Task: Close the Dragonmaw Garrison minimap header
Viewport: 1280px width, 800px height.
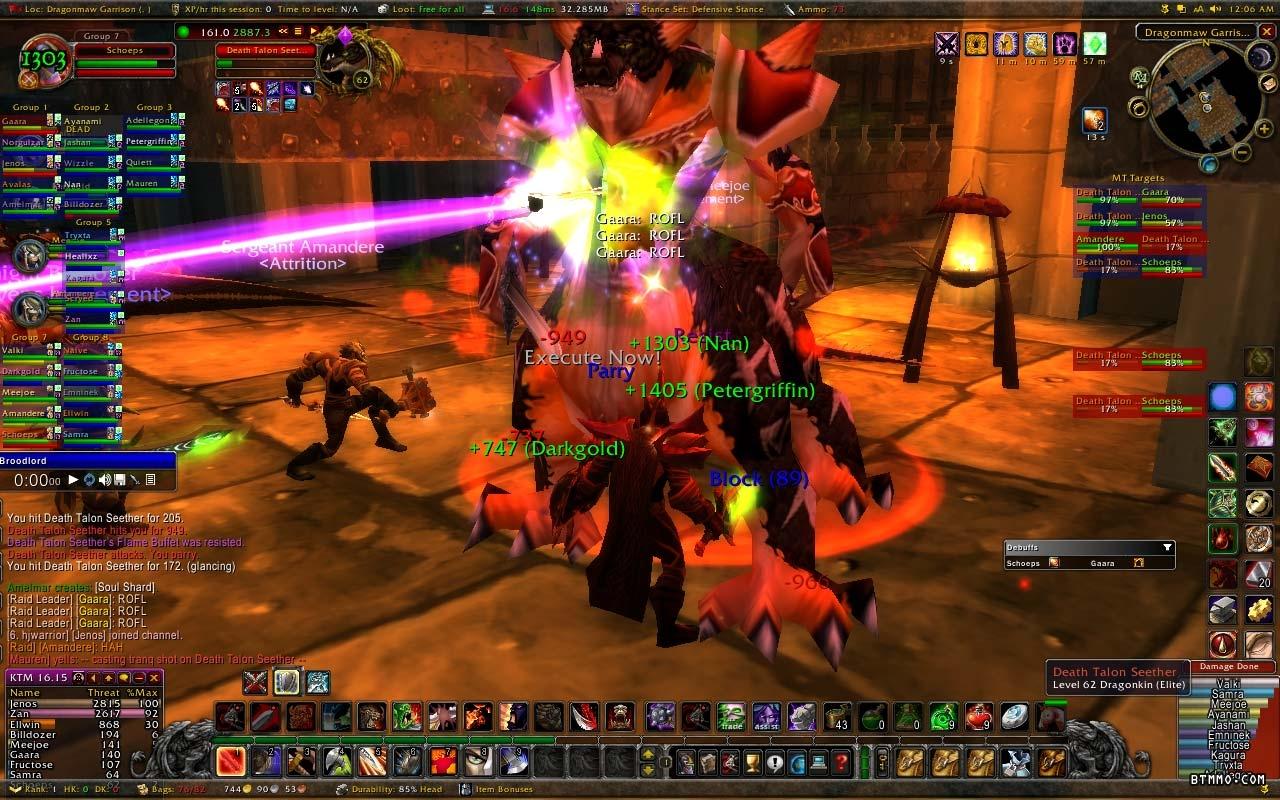Action: tap(1266, 32)
